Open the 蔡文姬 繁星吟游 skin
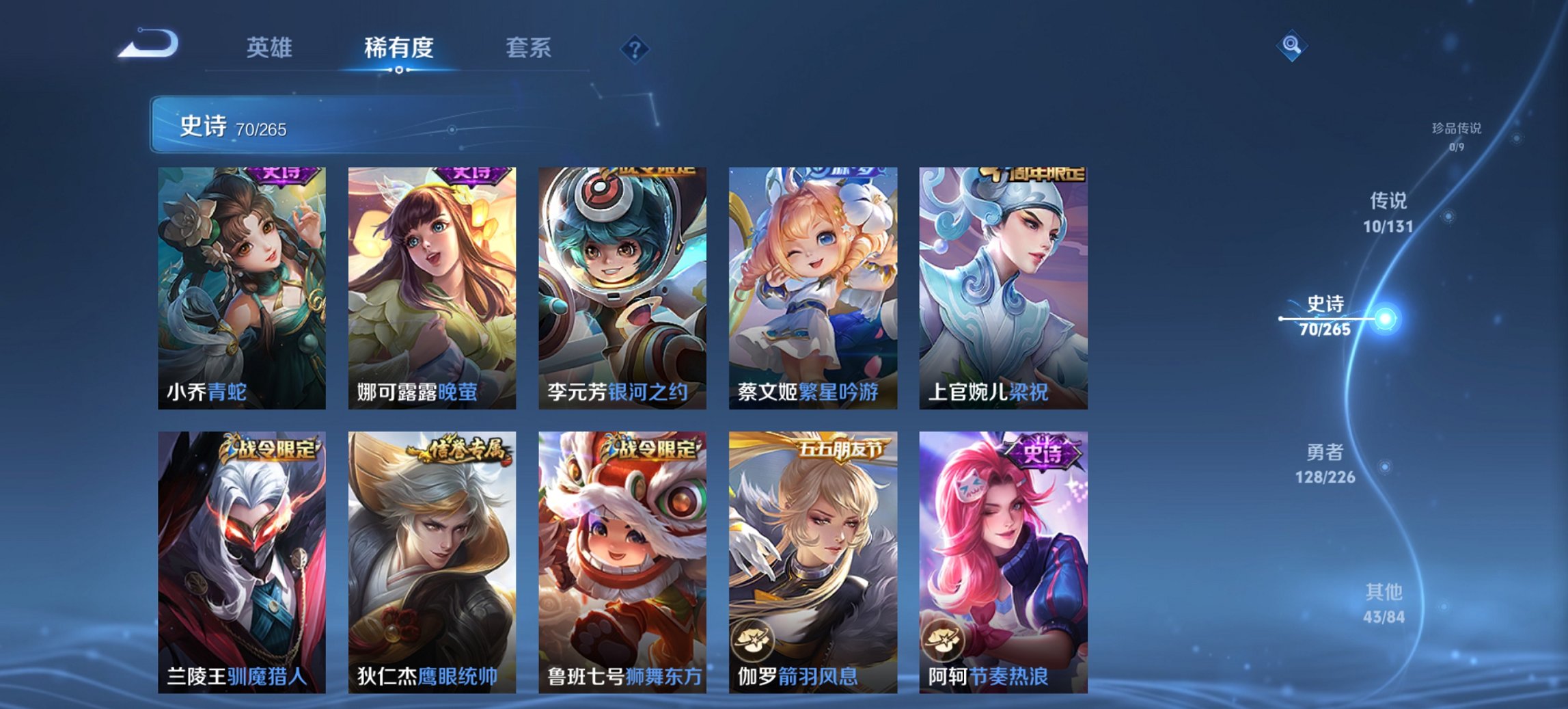This screenshot has height=709, width=1568. 808,287
